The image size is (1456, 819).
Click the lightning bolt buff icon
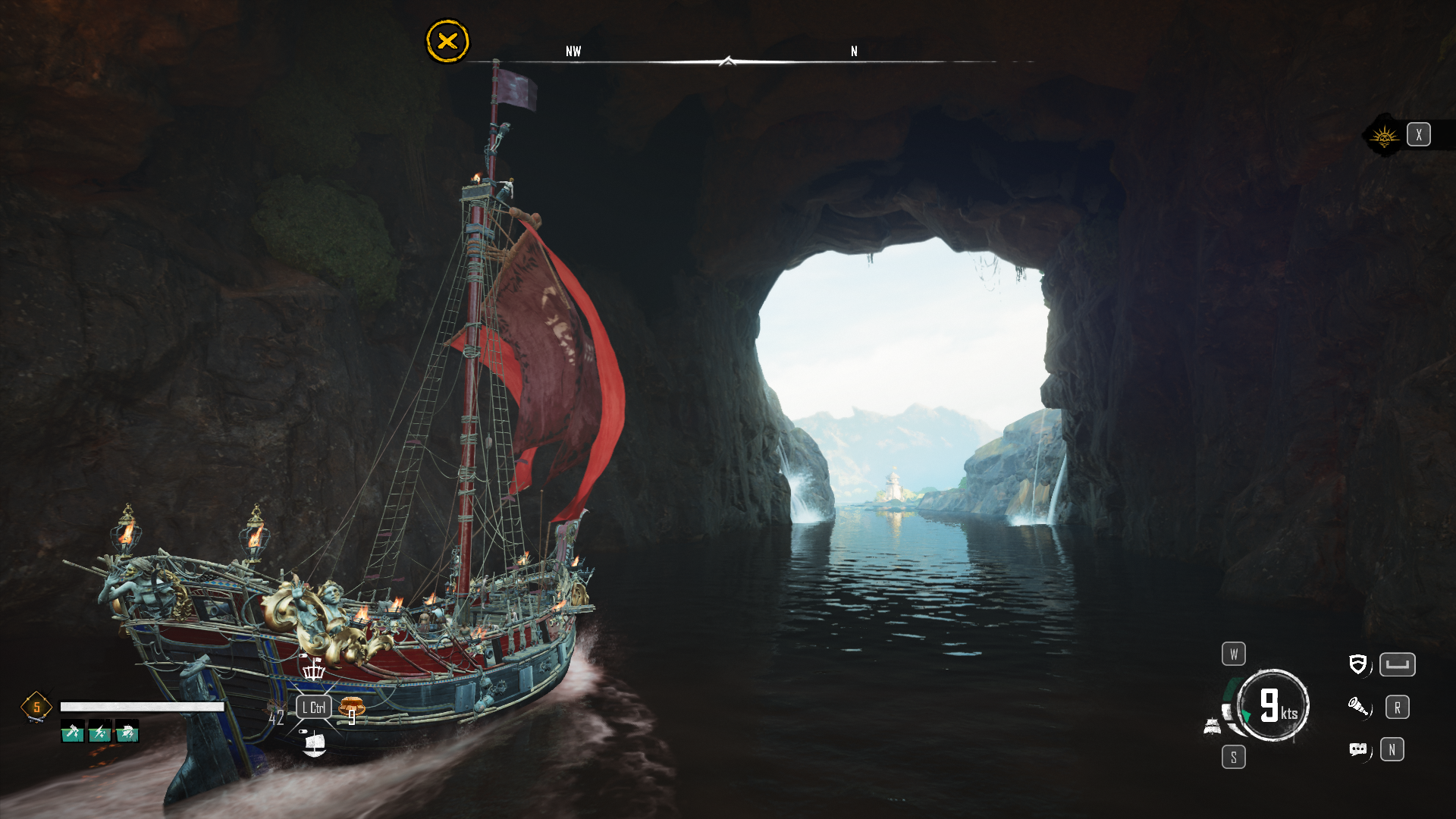tap(100, 733)
